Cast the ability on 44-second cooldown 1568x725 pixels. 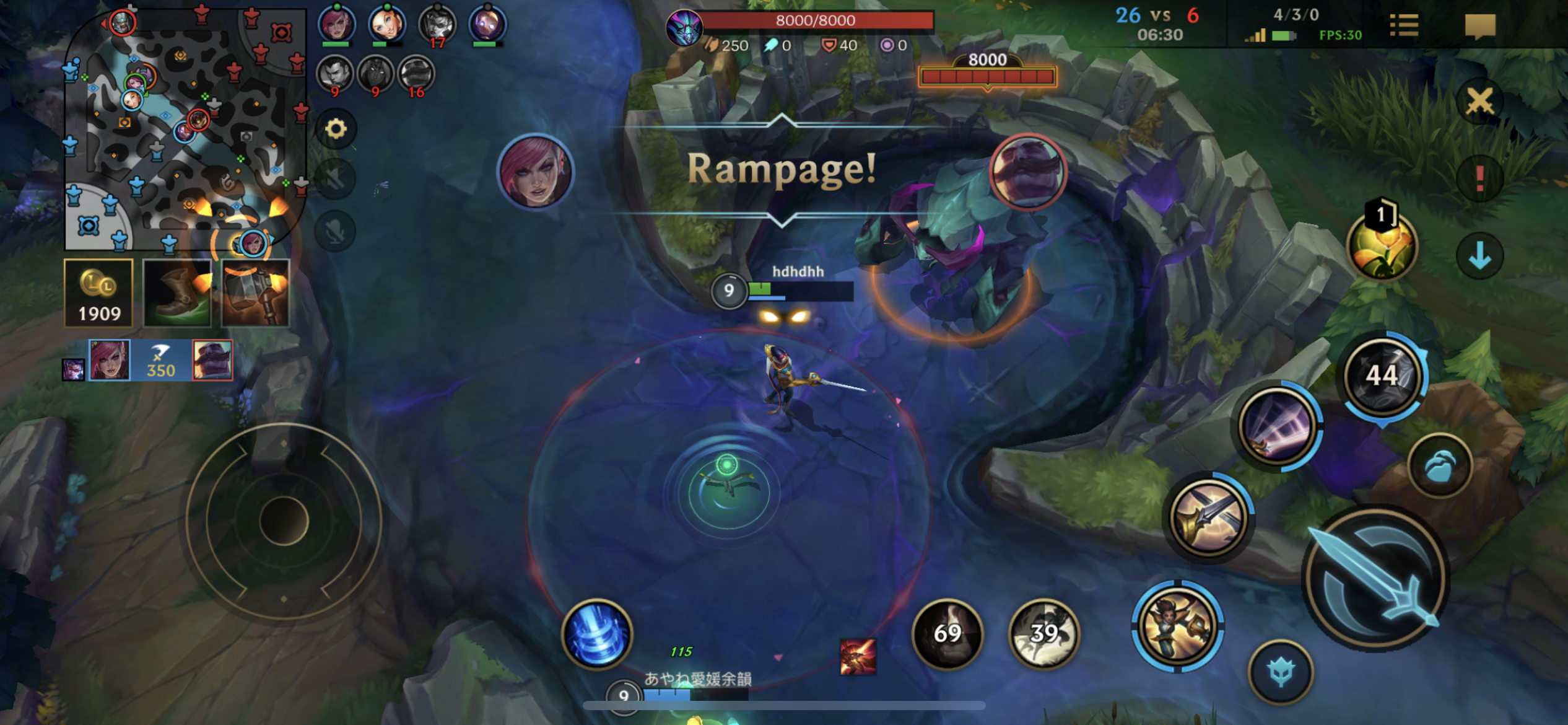coord(1382,376)
